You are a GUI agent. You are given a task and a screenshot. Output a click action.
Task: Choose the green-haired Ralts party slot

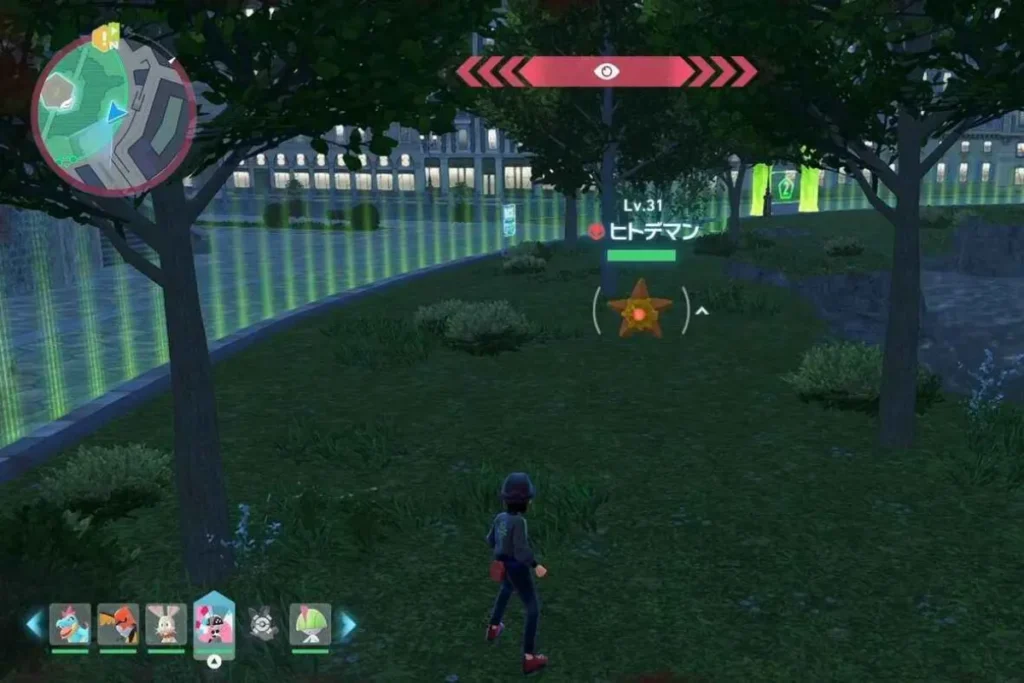310,624
